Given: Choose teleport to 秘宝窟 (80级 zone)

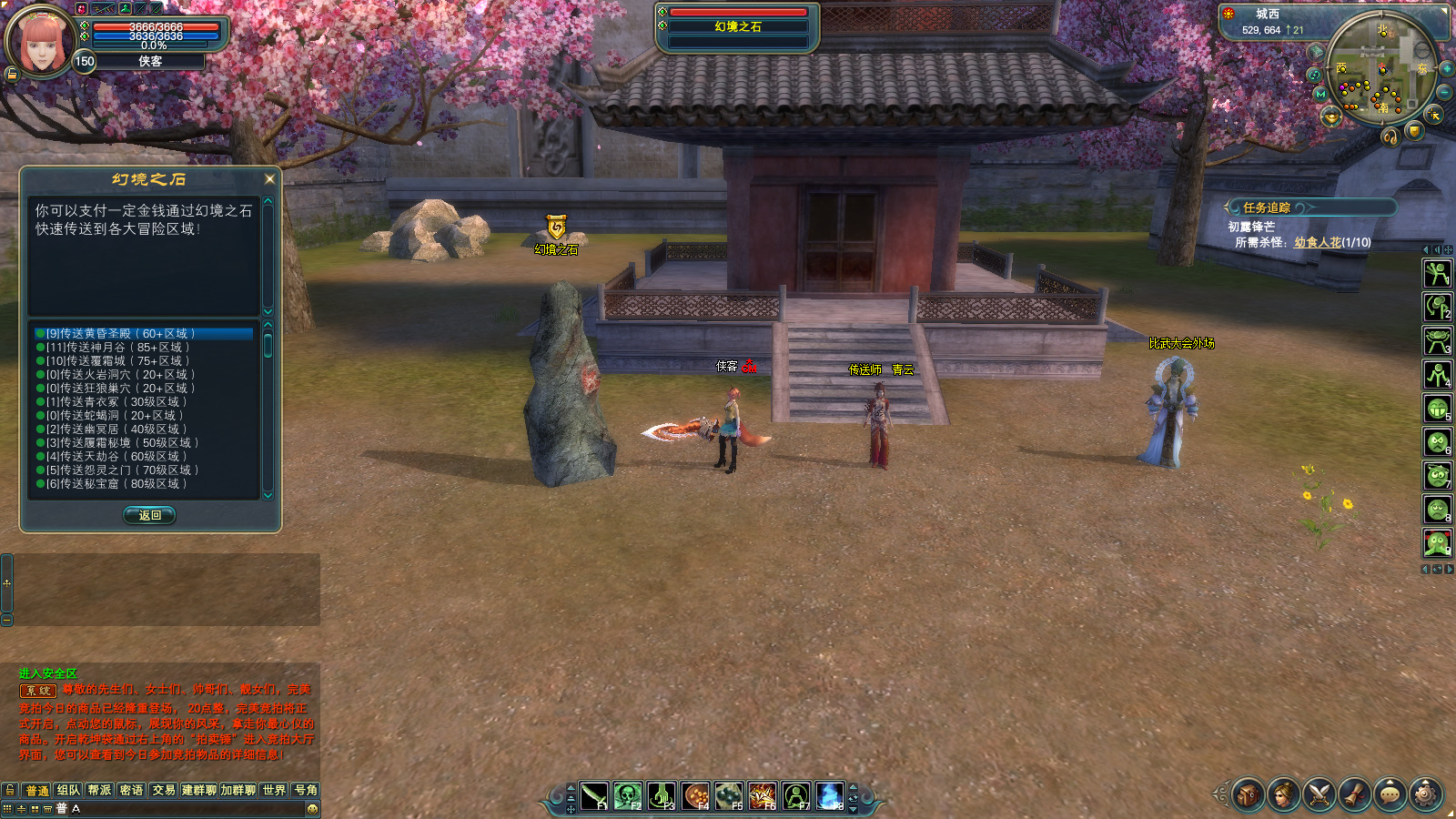Looking at the screenshot, I should click(x=116, y=484).
